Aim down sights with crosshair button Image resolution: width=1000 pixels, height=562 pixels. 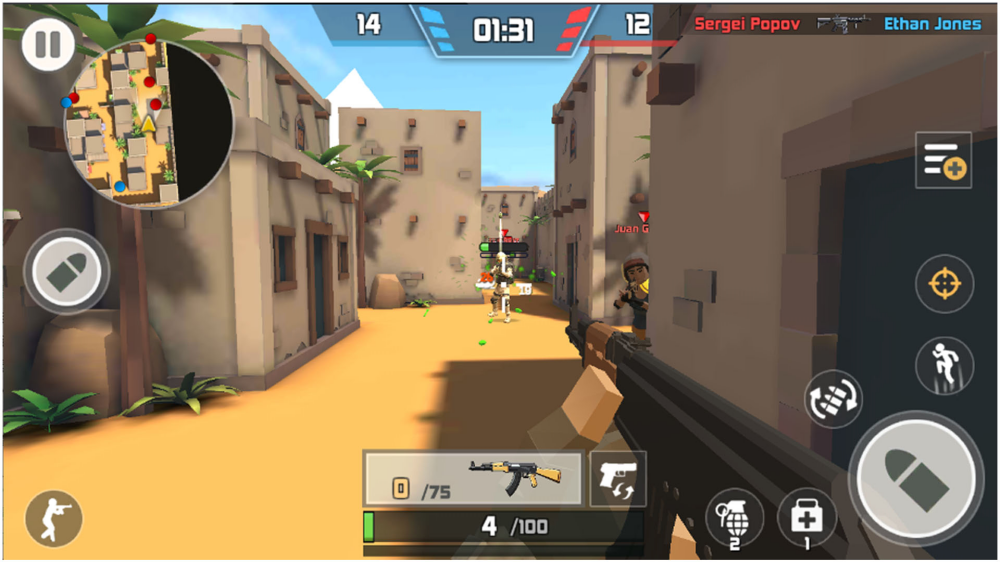click(x=944, y=284)
